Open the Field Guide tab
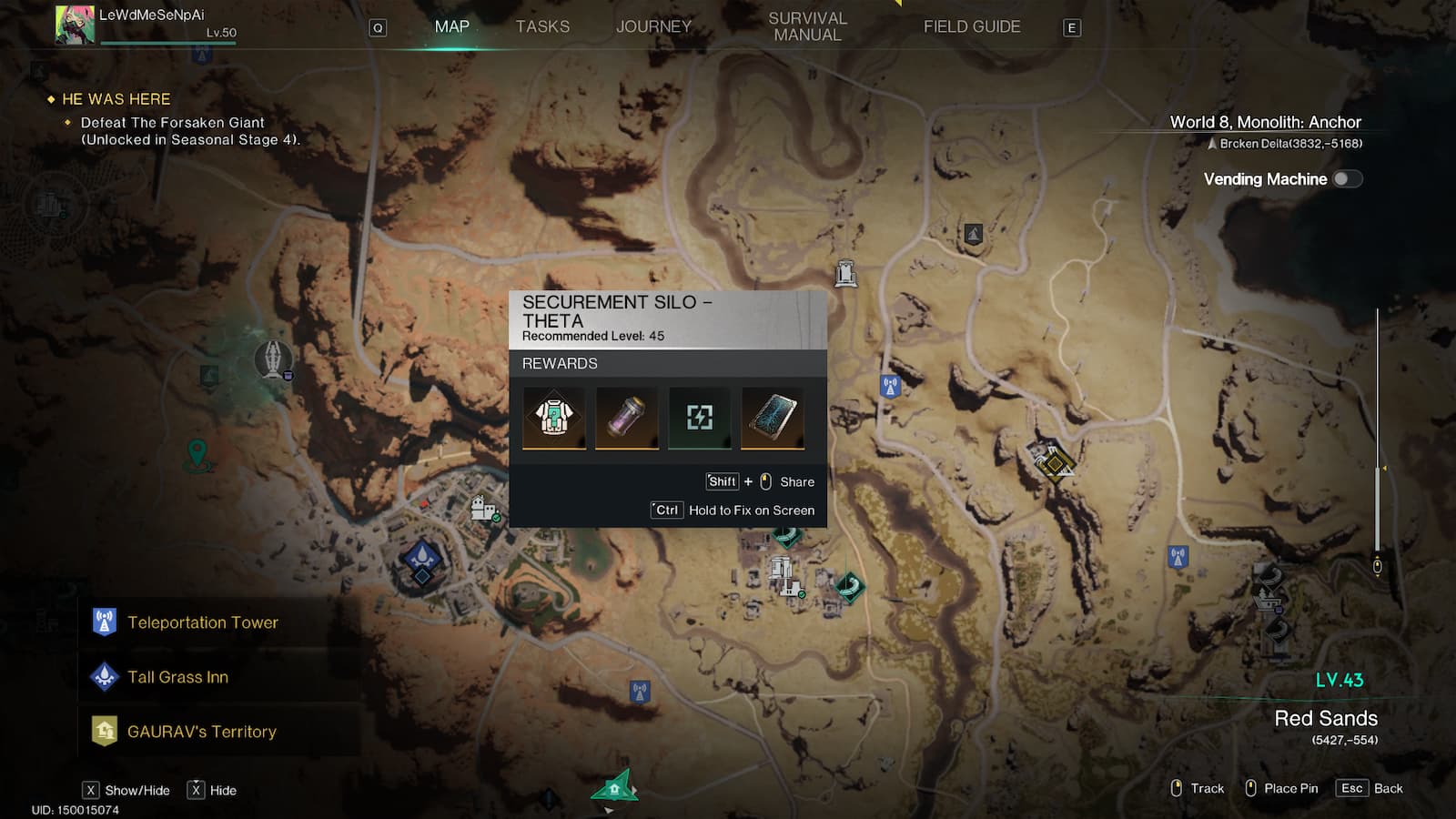The height and width of the screenshot is (819, 1456). pyautogui.click(x=971, y=27)
